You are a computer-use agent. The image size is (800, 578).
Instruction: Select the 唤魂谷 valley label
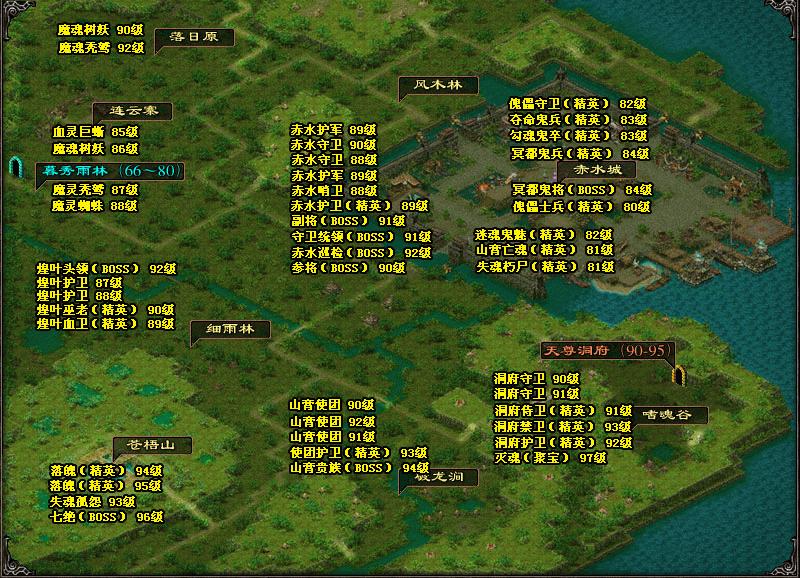[667, 414]
